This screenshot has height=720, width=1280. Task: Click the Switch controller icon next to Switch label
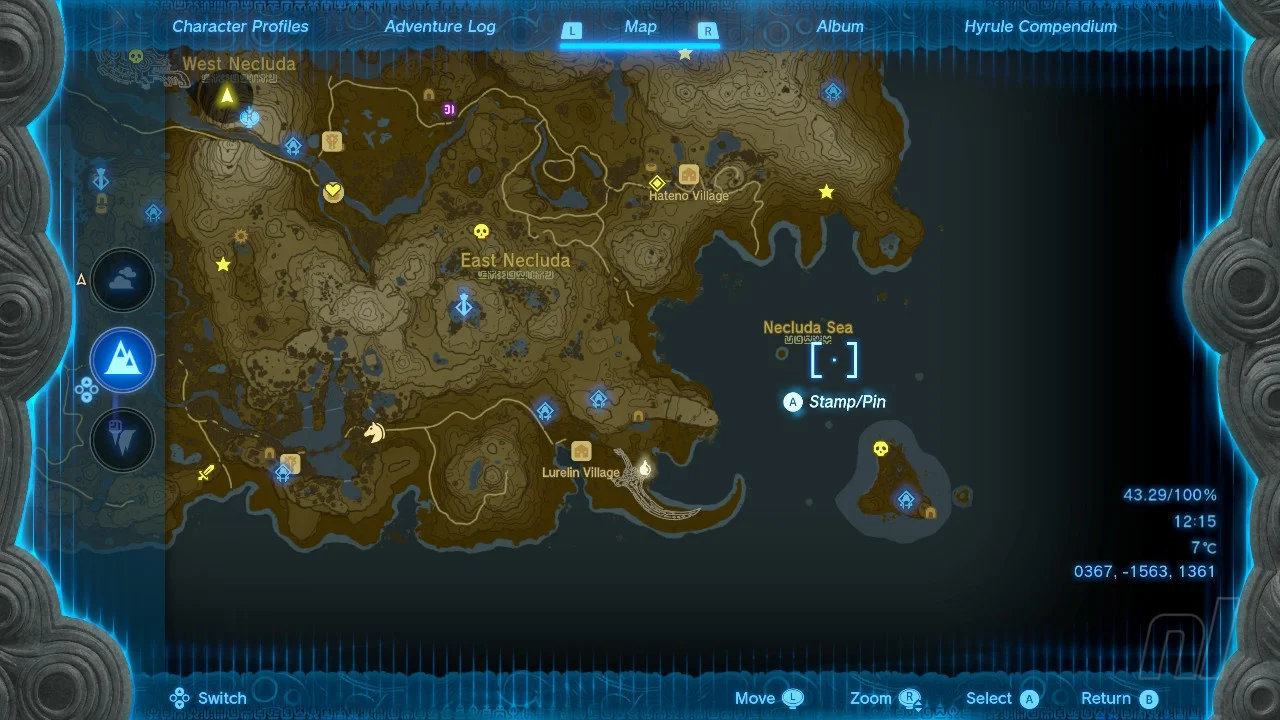click(x=179, y=697)
